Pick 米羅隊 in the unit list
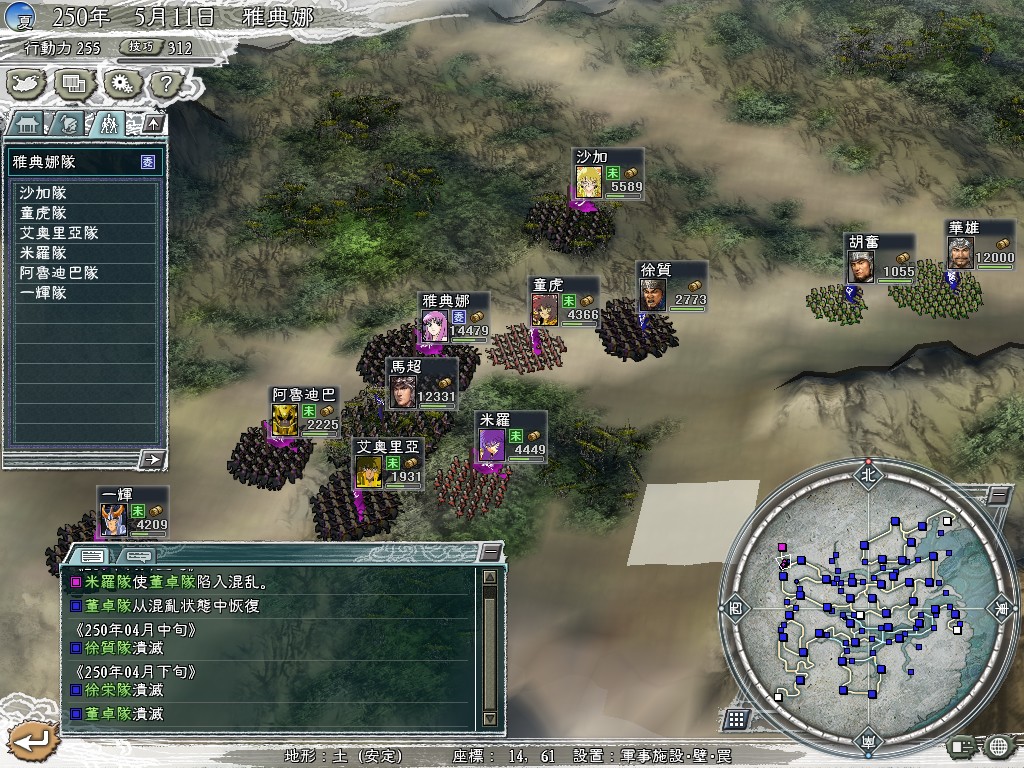Image resolution: width=1024 pixels, height=768 pixels. coord(85,253)
